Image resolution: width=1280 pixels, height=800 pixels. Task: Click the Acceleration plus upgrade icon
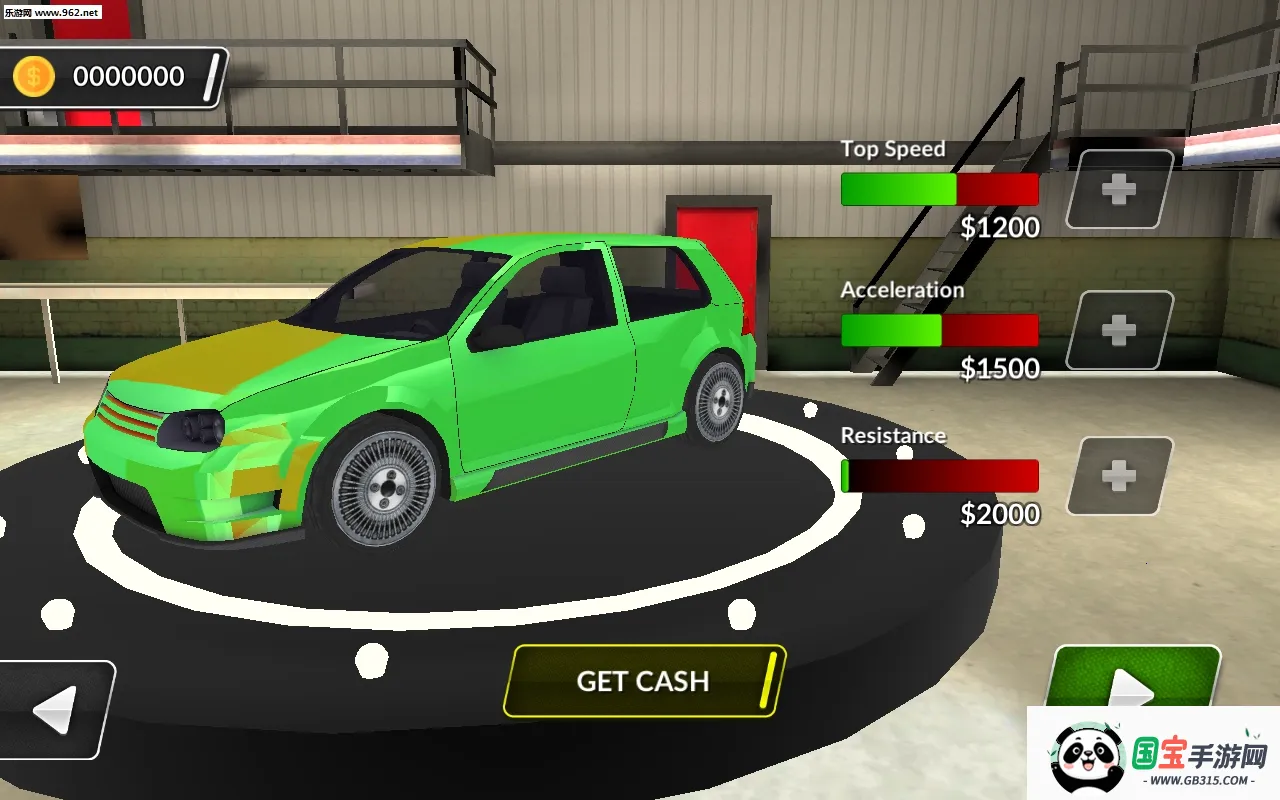pyautogui.click(x=1119, y=331)
